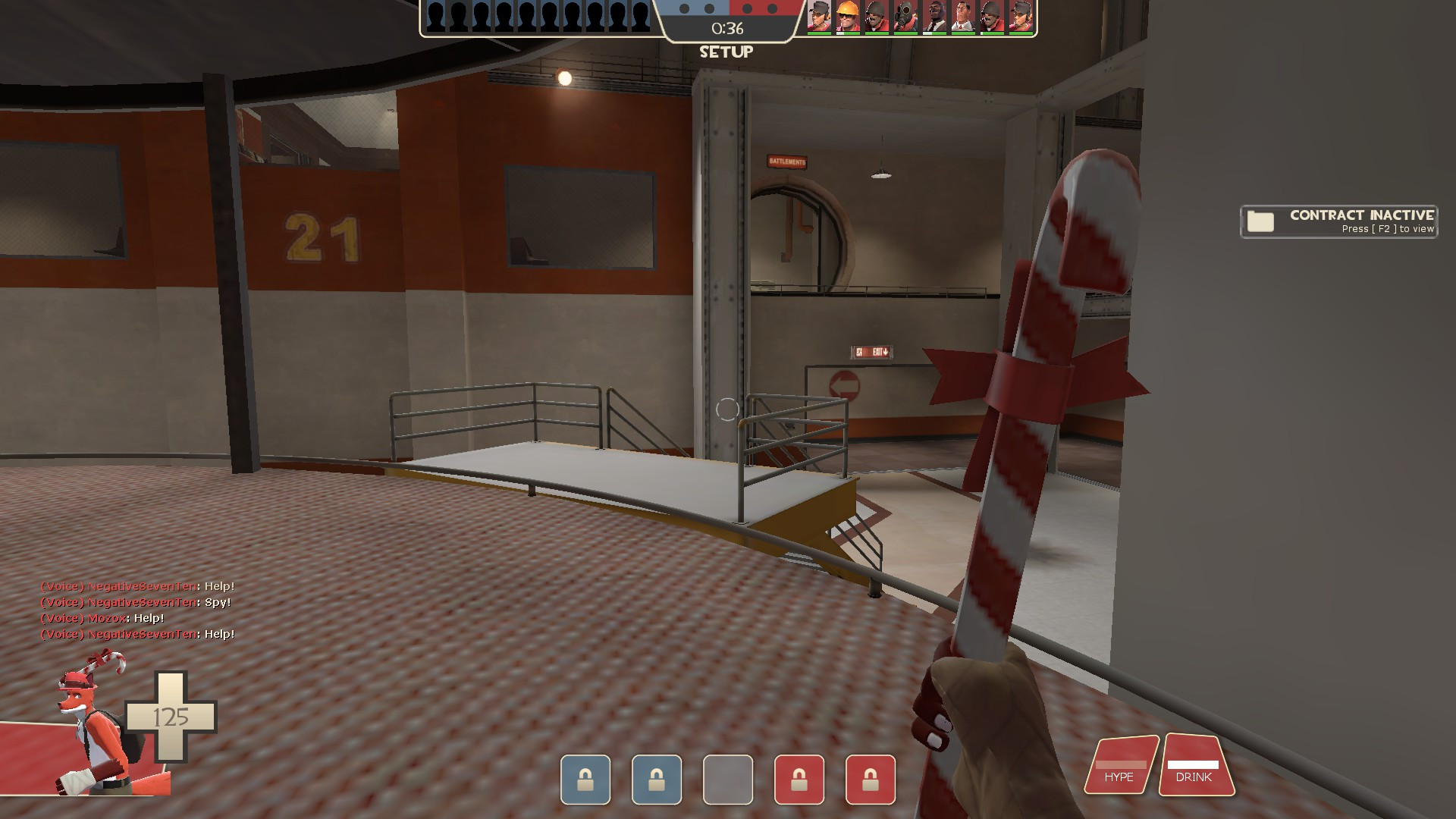Select the Pyro teammate portrait
Viewport: 1456px width, 819px height.
[905, 17]
